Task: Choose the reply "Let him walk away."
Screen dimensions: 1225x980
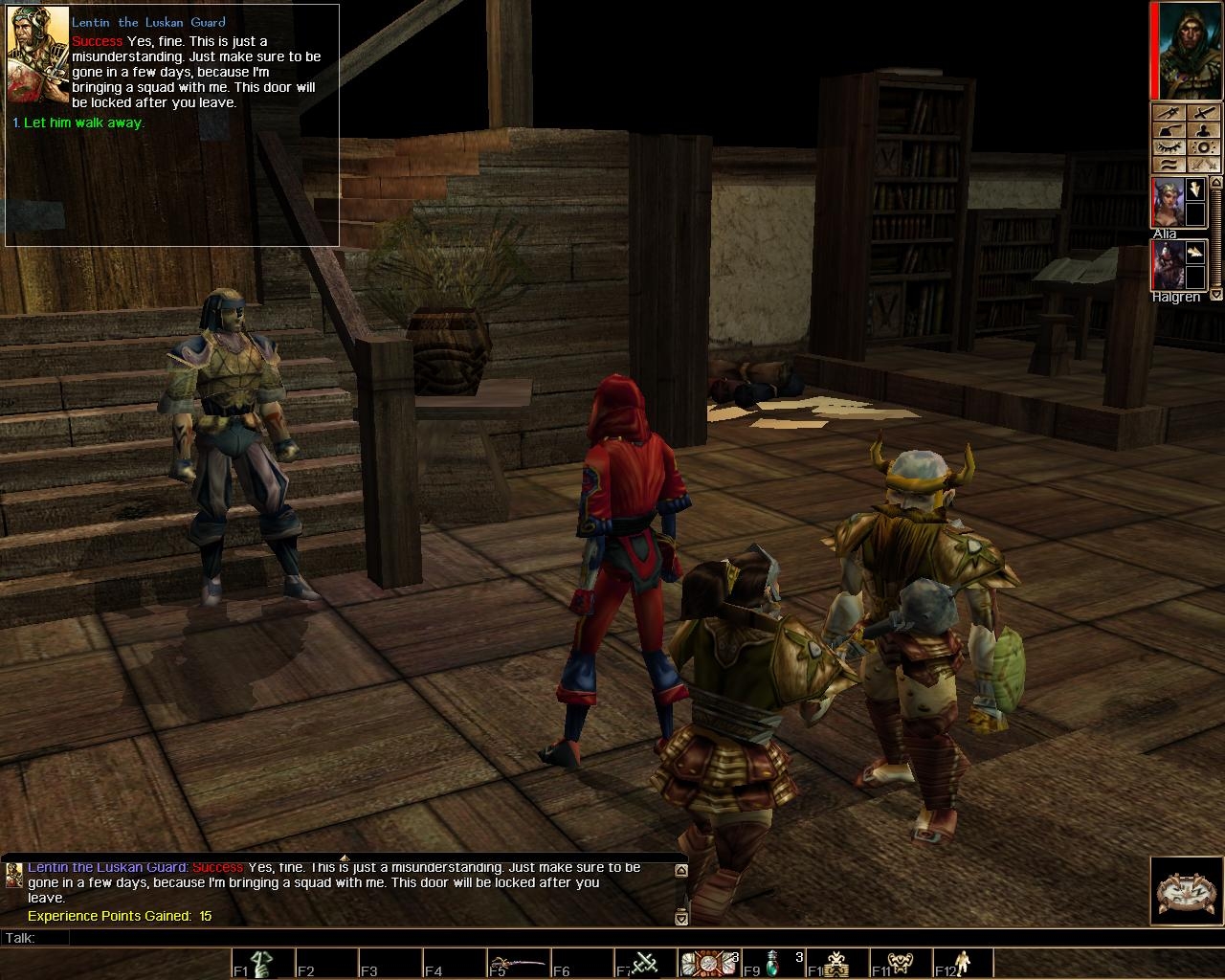Action: click(x=83, y=123)
